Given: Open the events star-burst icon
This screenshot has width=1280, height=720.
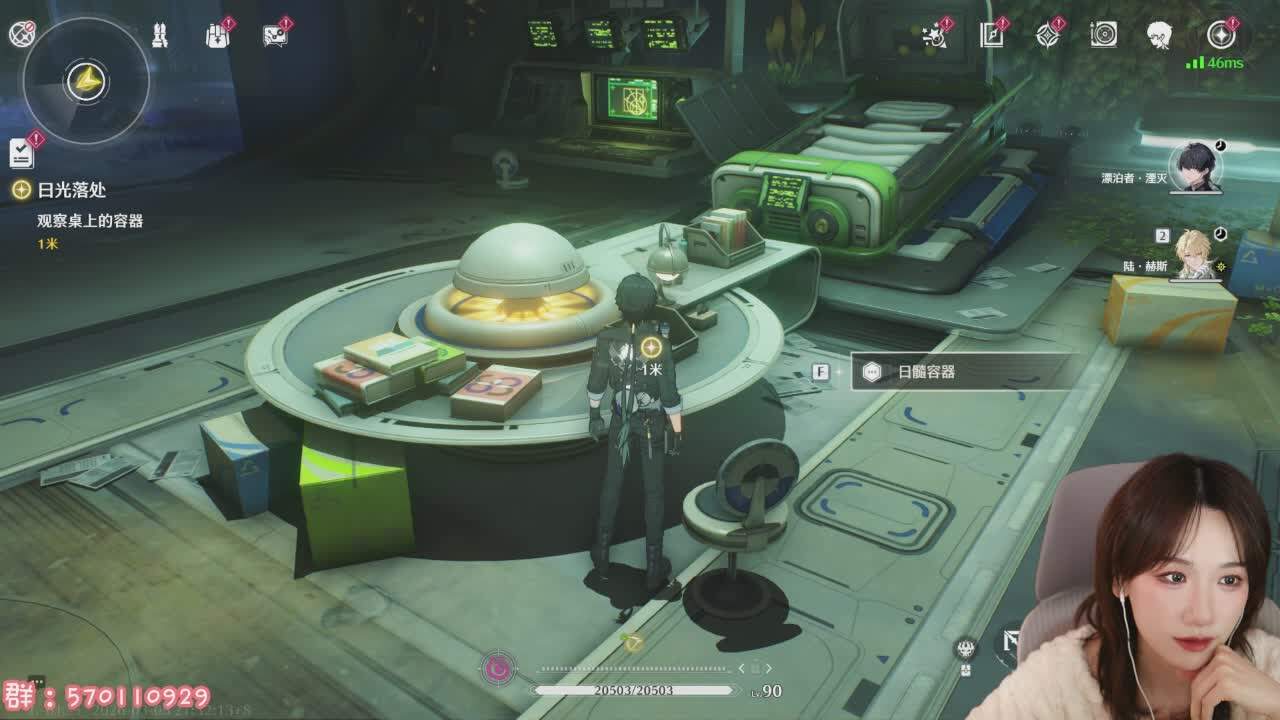Looking at the screenshot, I should [x=935, y=36].
